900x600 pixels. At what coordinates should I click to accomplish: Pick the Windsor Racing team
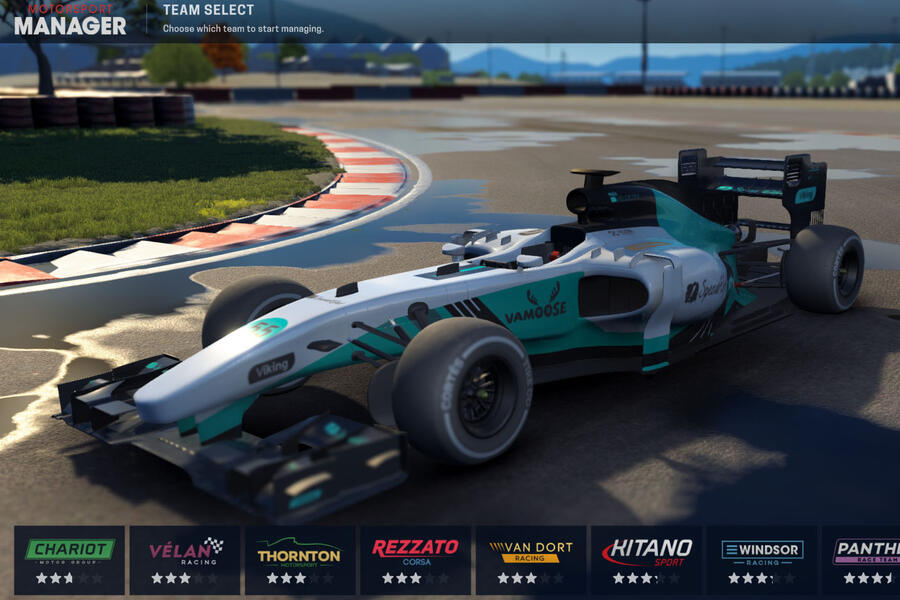pyautogui.click(x=762, y=560)
